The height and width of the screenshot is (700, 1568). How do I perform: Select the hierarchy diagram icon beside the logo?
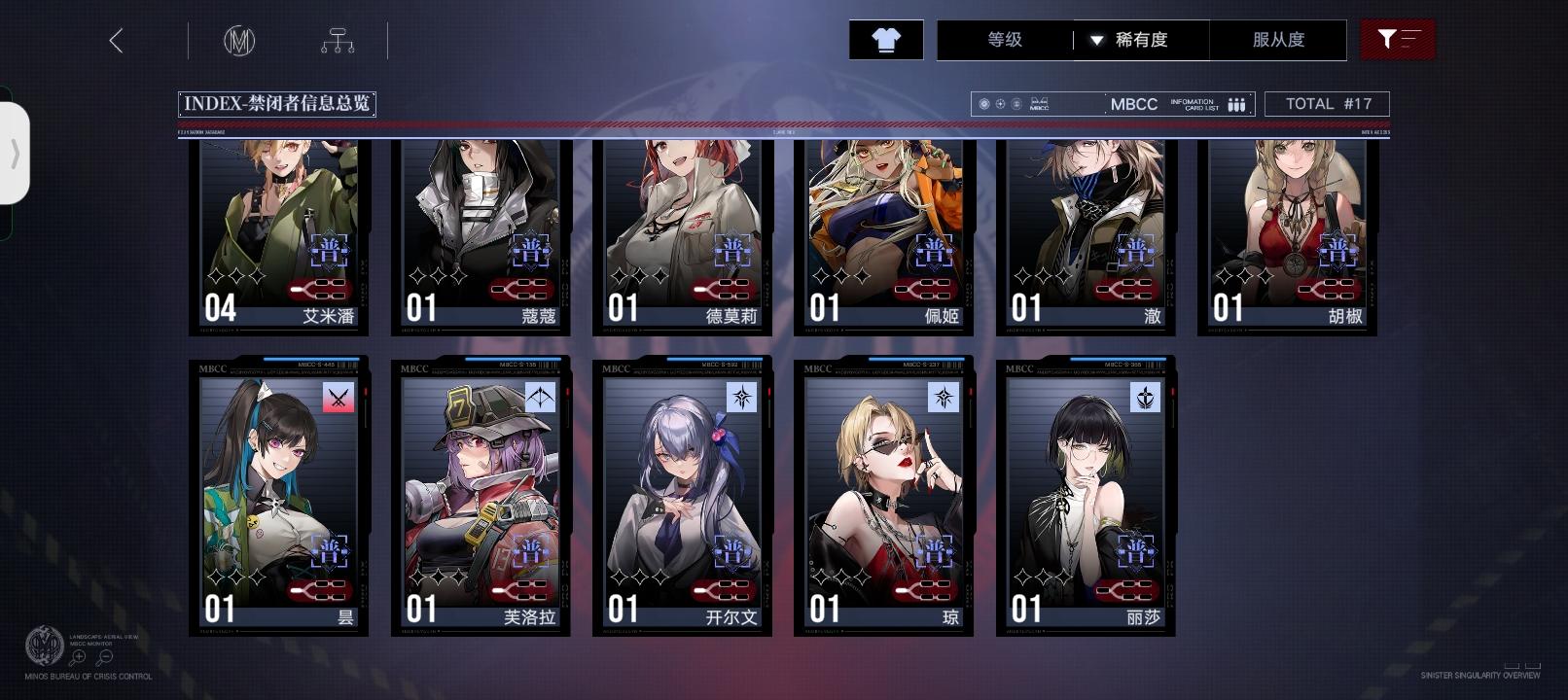pyautogui.click(x=339, y=40)
